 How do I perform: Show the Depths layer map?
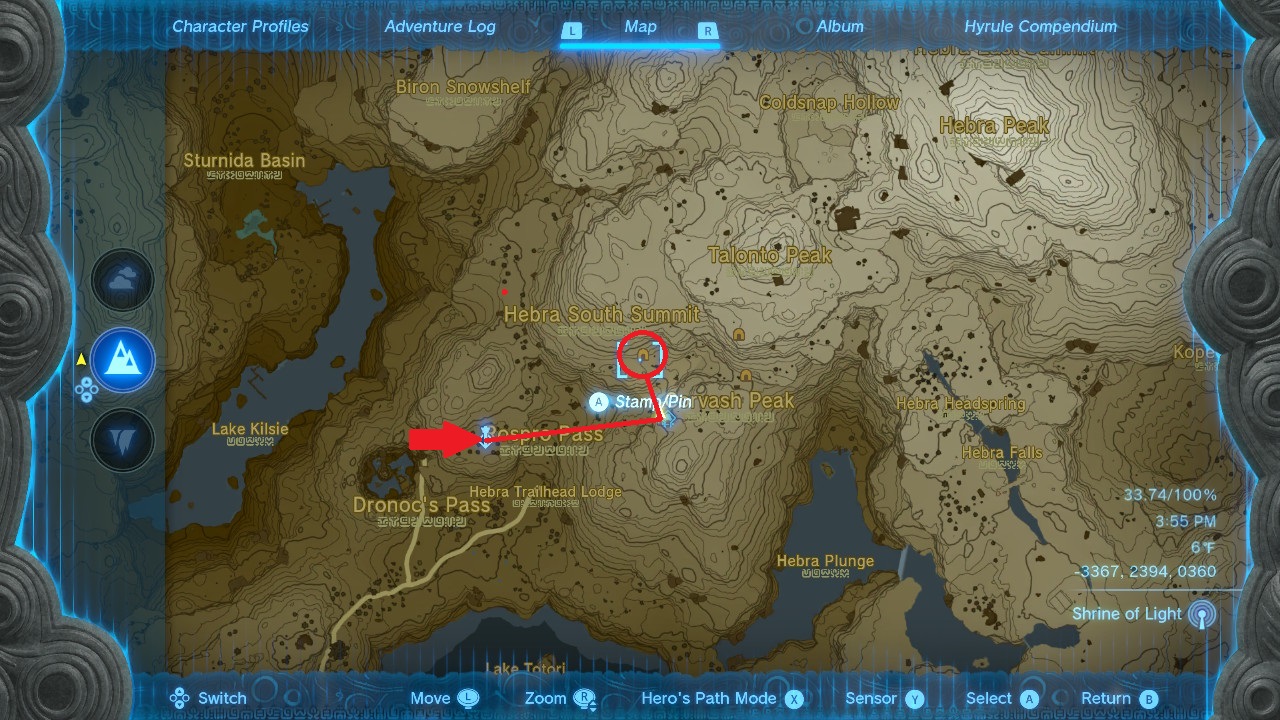point(123,439)
